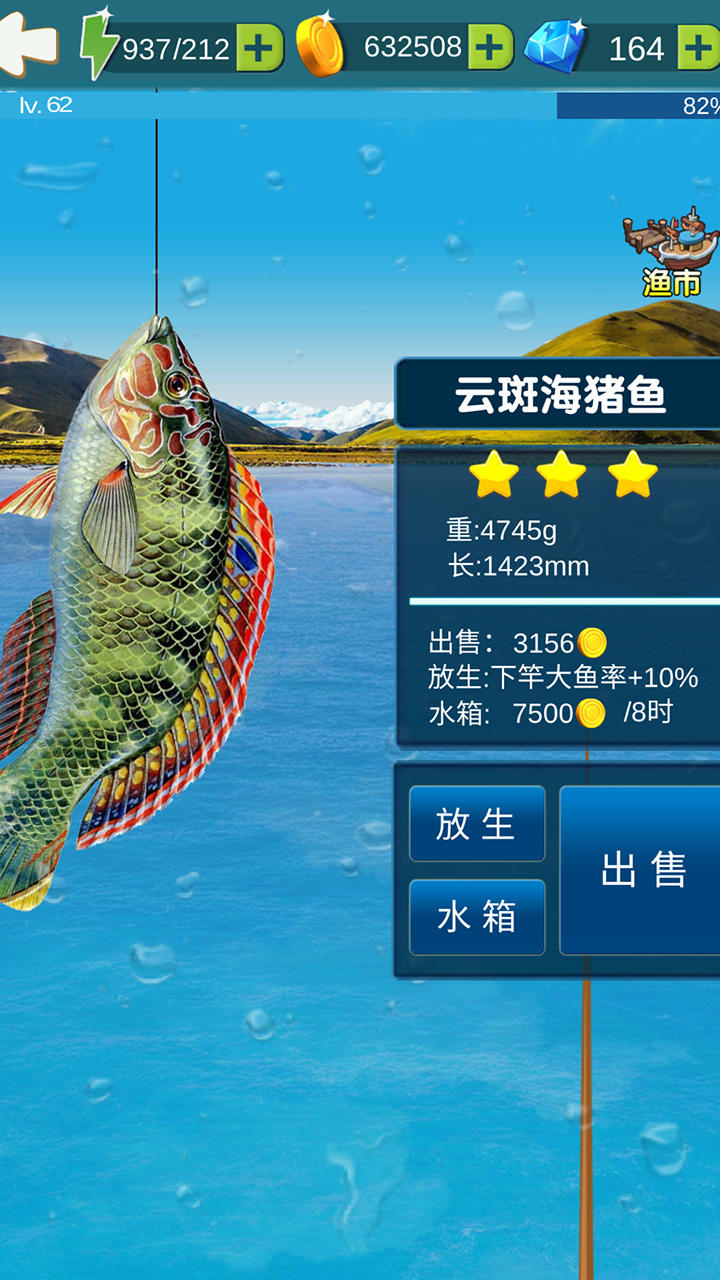Add energy with the lightning plus button
This screenshot has width=720, height=1280.
click(259, 48)
